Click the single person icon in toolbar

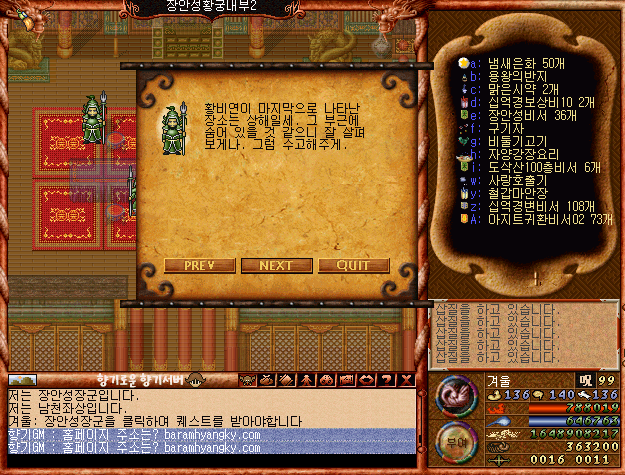click(309, 380)
